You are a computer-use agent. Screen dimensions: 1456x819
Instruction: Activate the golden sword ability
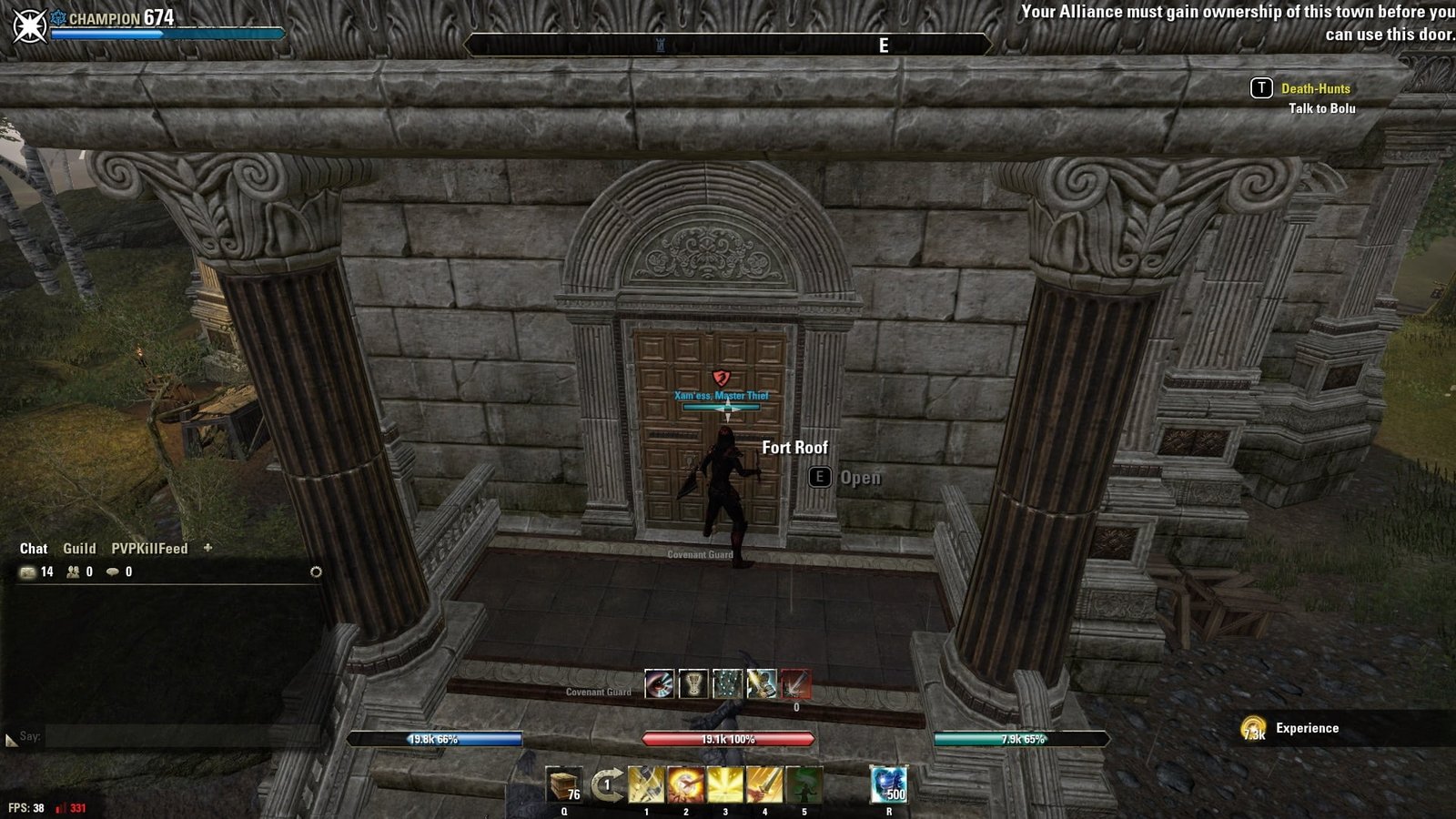pos(764,784)
